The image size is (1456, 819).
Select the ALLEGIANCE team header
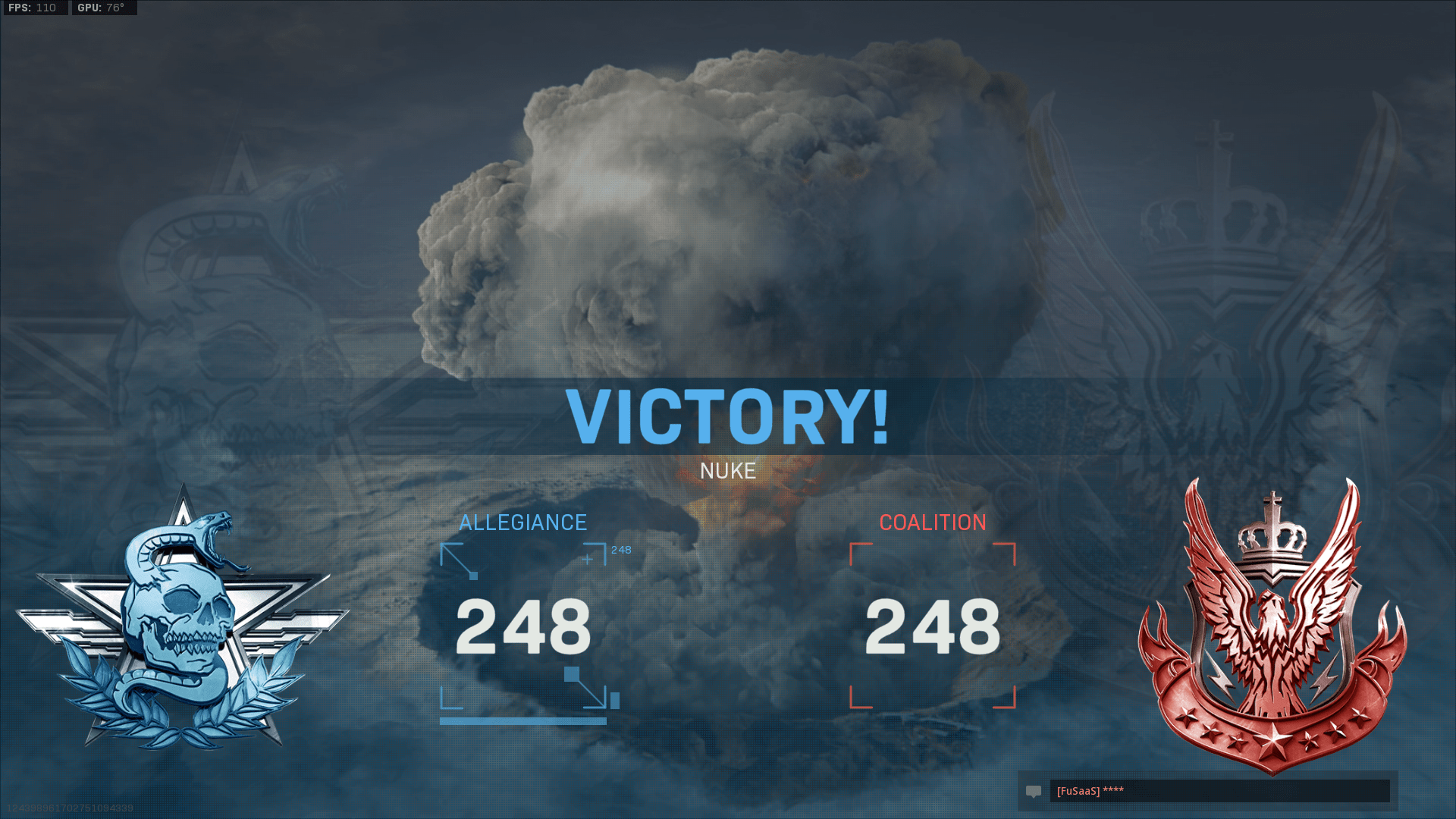523,522
